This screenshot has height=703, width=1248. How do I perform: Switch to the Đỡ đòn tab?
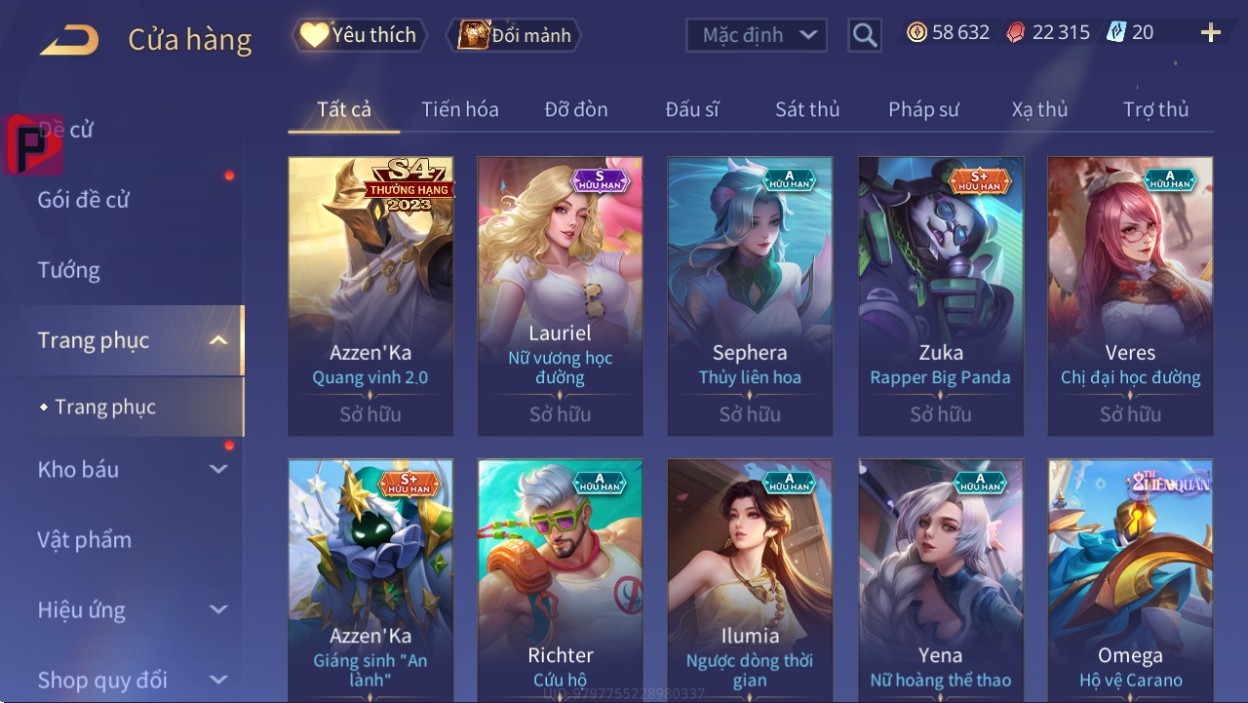click(x=576, y=109)
